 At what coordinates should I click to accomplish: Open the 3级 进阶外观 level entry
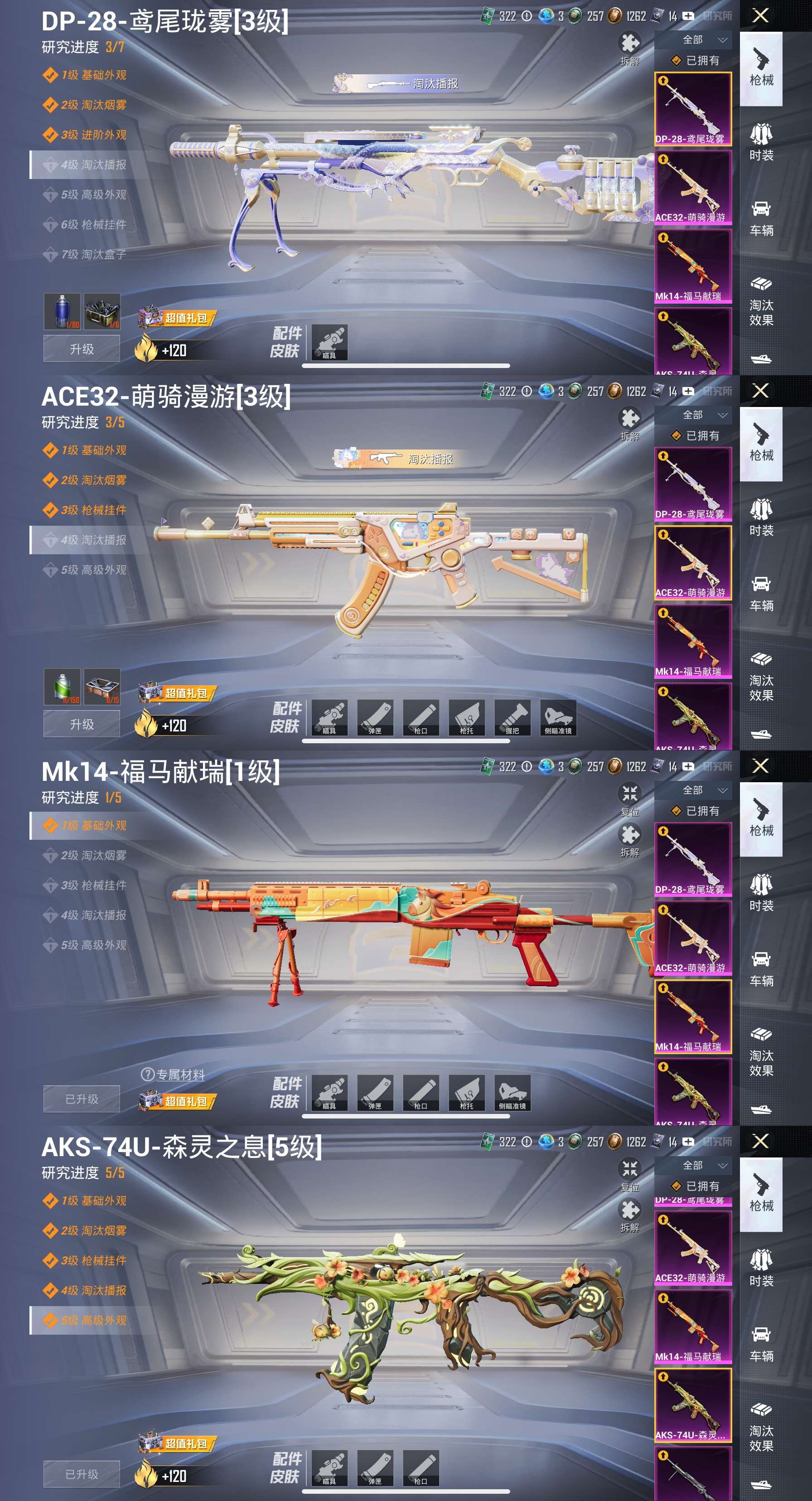tap(93, 135)
